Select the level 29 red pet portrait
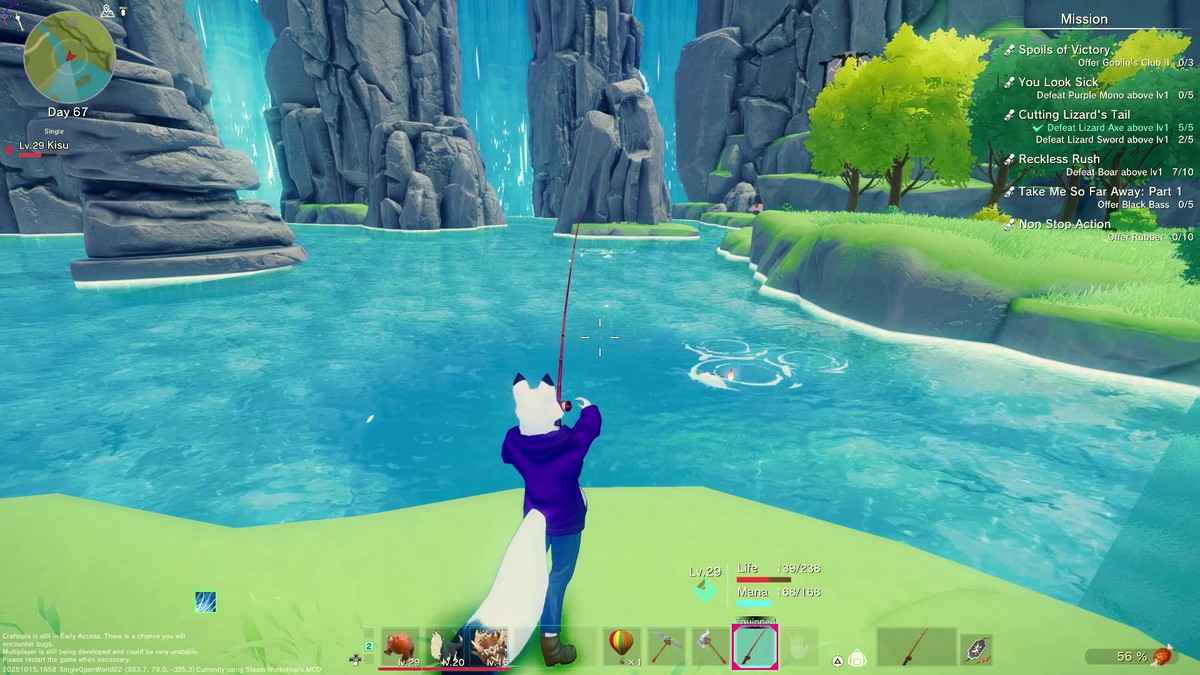 (401, 647)
